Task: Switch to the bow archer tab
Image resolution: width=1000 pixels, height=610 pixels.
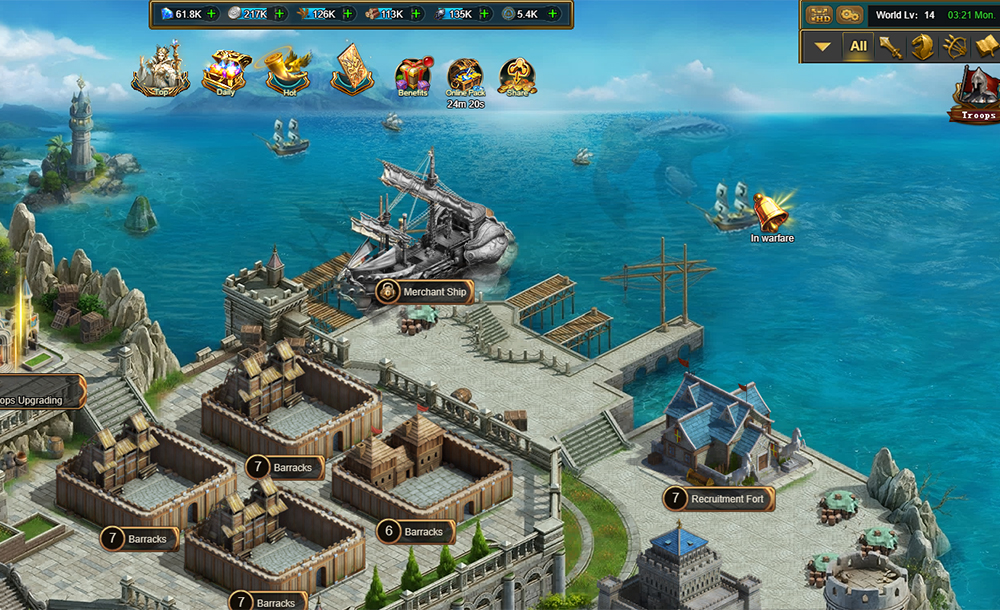Action: (x=955, y=46)
